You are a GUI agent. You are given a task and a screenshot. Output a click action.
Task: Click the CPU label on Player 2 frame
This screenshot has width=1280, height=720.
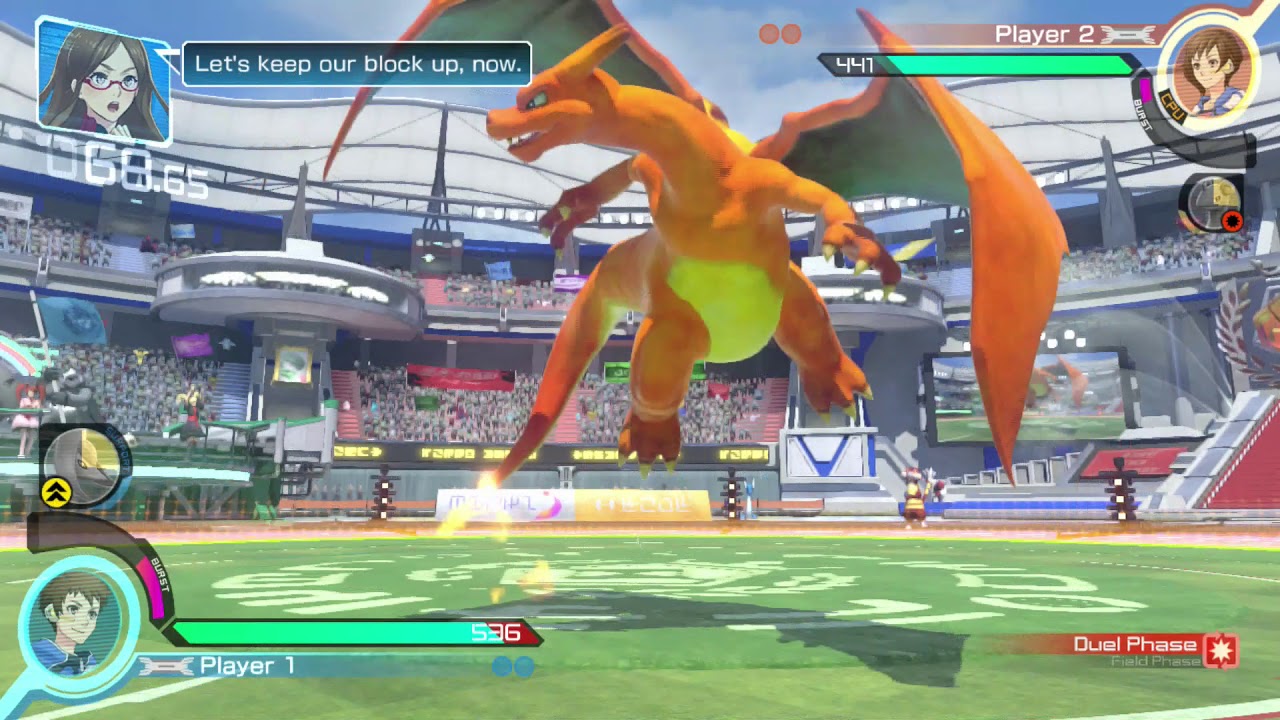click(1170, 104)
